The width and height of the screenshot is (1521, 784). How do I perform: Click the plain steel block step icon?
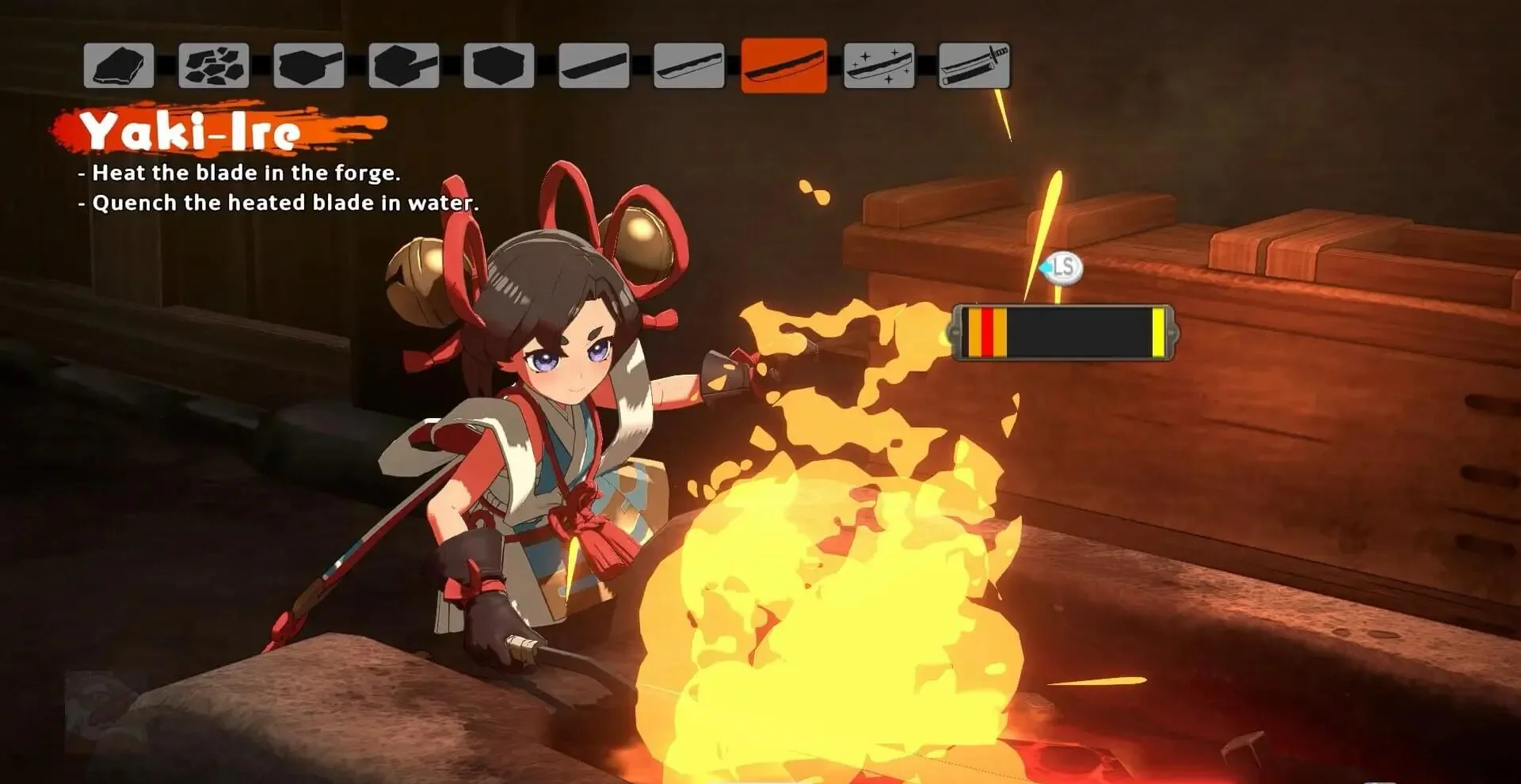click(498, 66)
